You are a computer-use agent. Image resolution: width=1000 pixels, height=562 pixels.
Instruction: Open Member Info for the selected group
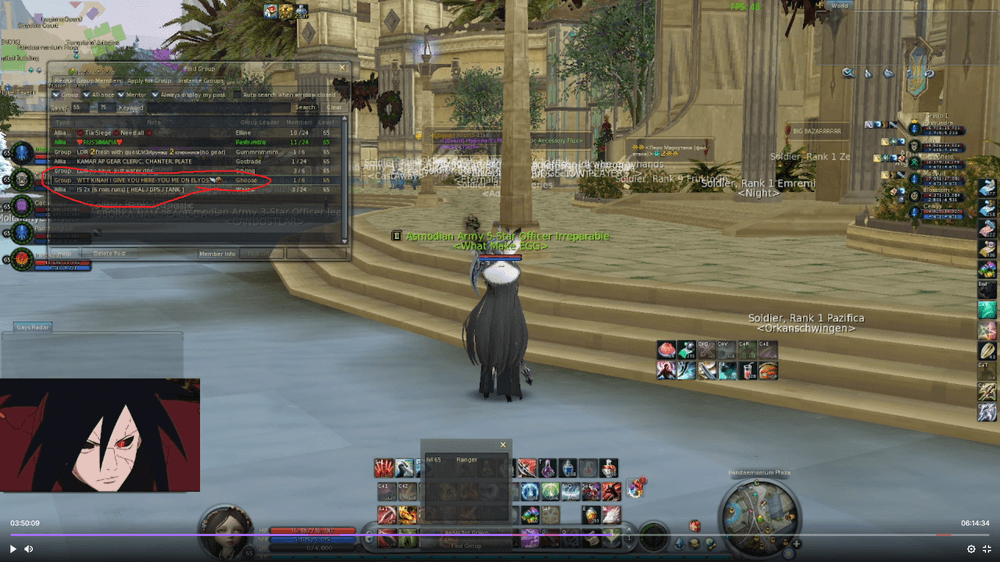217,254
